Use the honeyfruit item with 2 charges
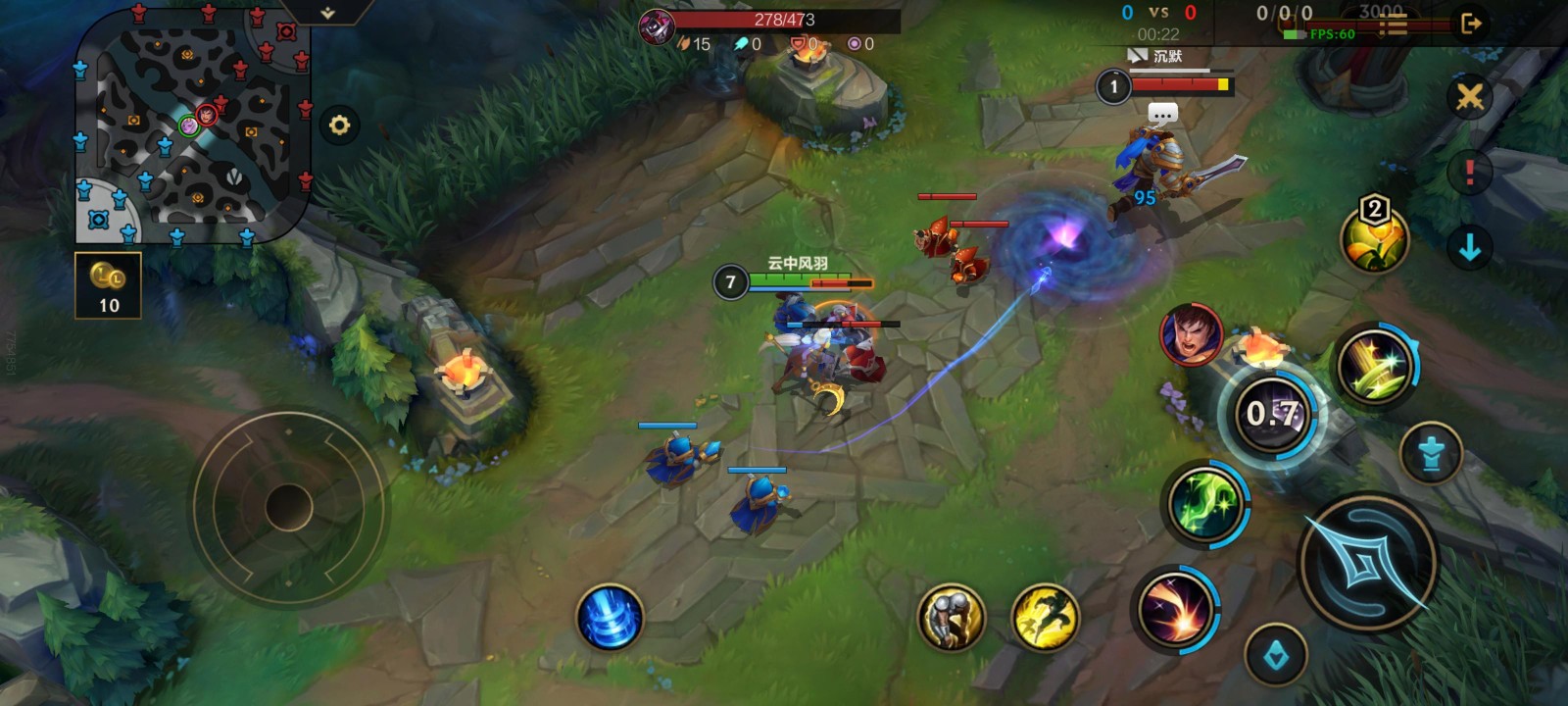This screenshot has width=1568, height=706. pos(1374,238)
